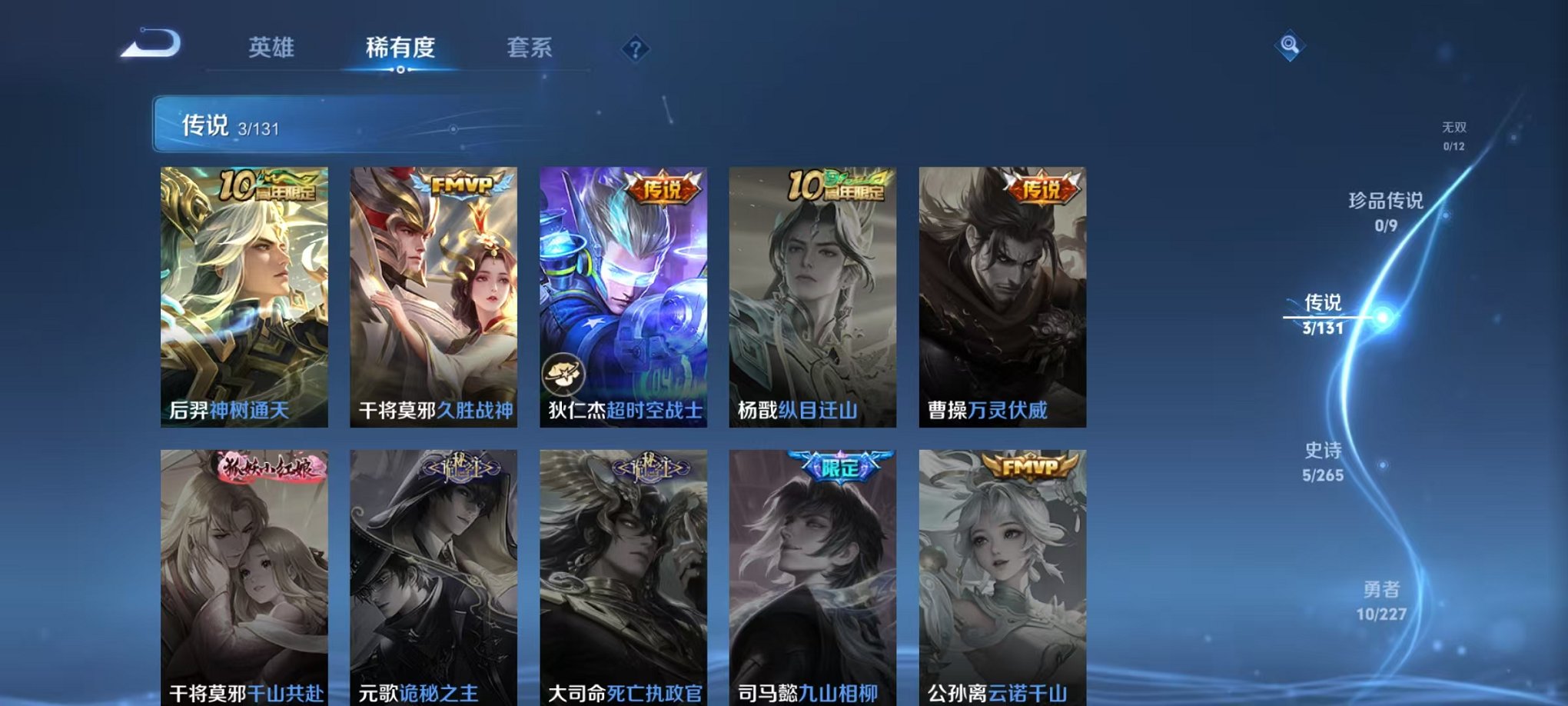Switch to the 英雄 tab
The image size is (1568, 706).
click(273, 46)
